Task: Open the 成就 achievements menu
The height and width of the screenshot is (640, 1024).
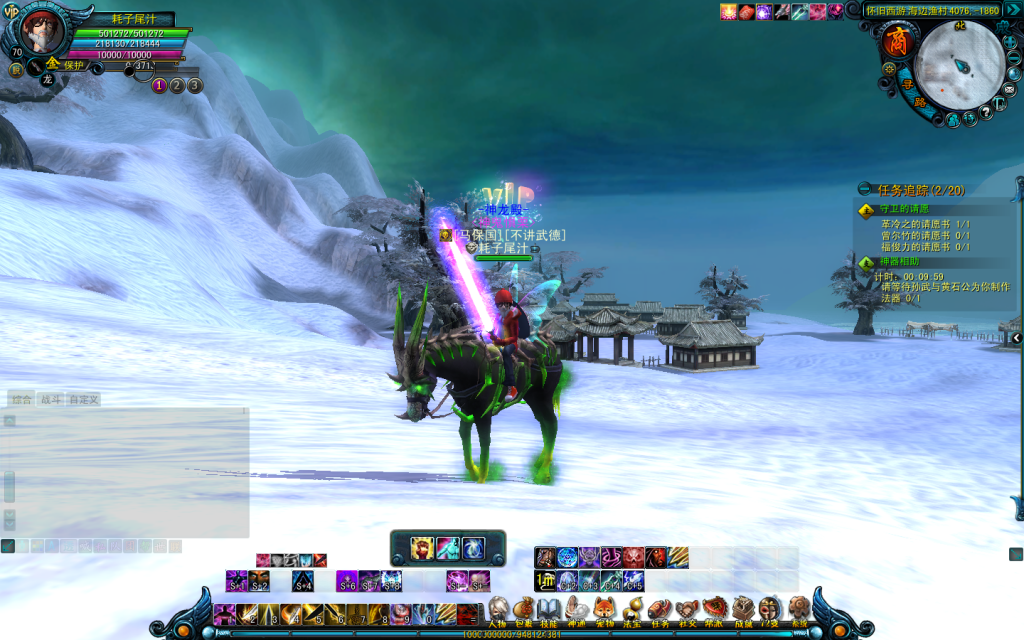Action: click(x=743, y=608)
